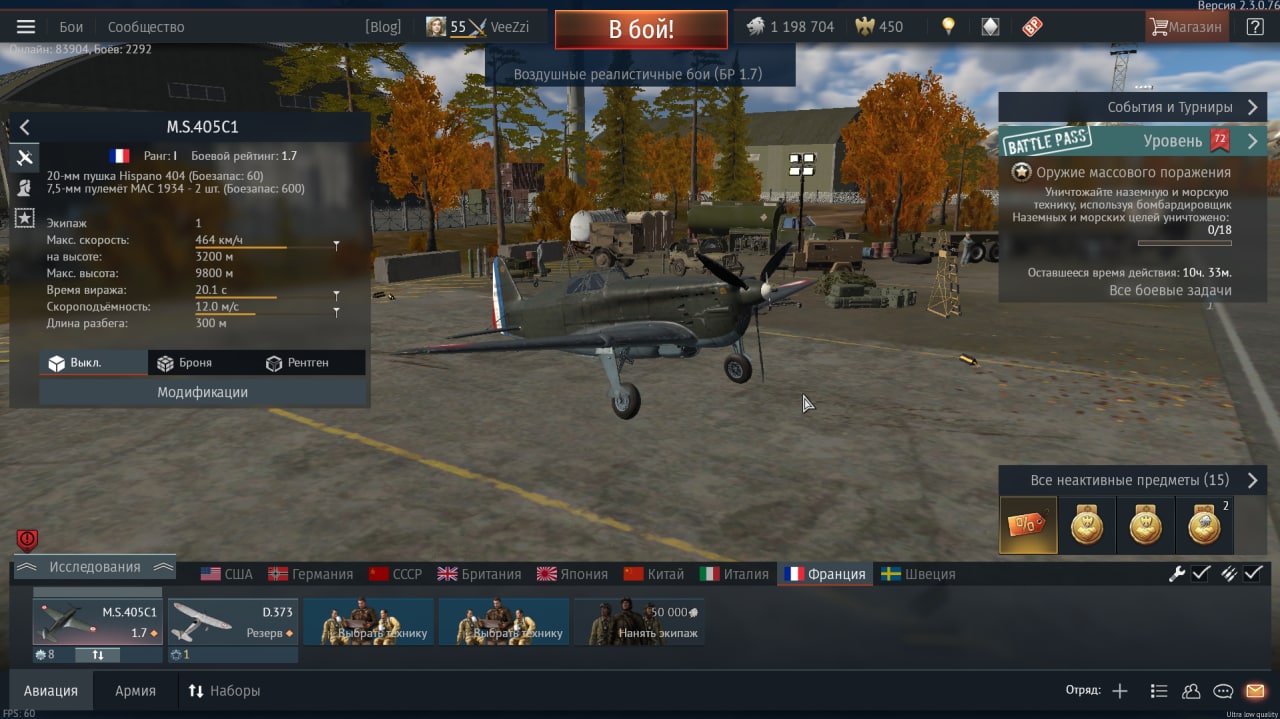The width and height of the screenshot is (1280, 719).
Task: Hire a crew with Нанять экипаж
Action: click(x=639, y=621)
